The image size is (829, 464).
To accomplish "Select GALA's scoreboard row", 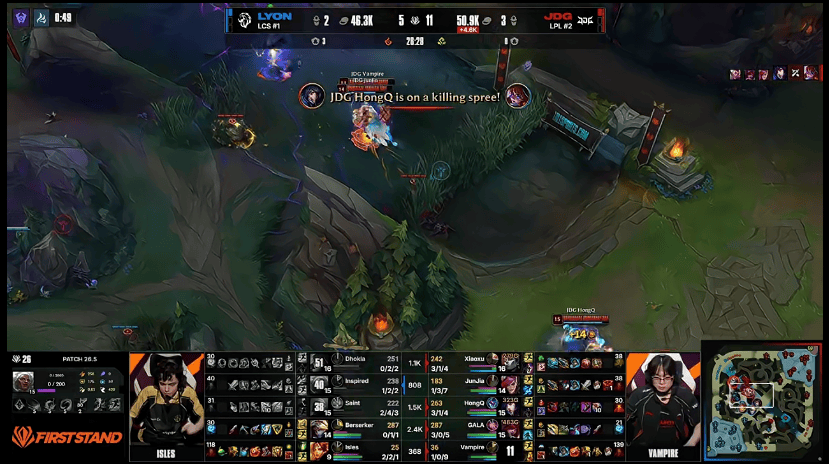I will tap(477, 428).
